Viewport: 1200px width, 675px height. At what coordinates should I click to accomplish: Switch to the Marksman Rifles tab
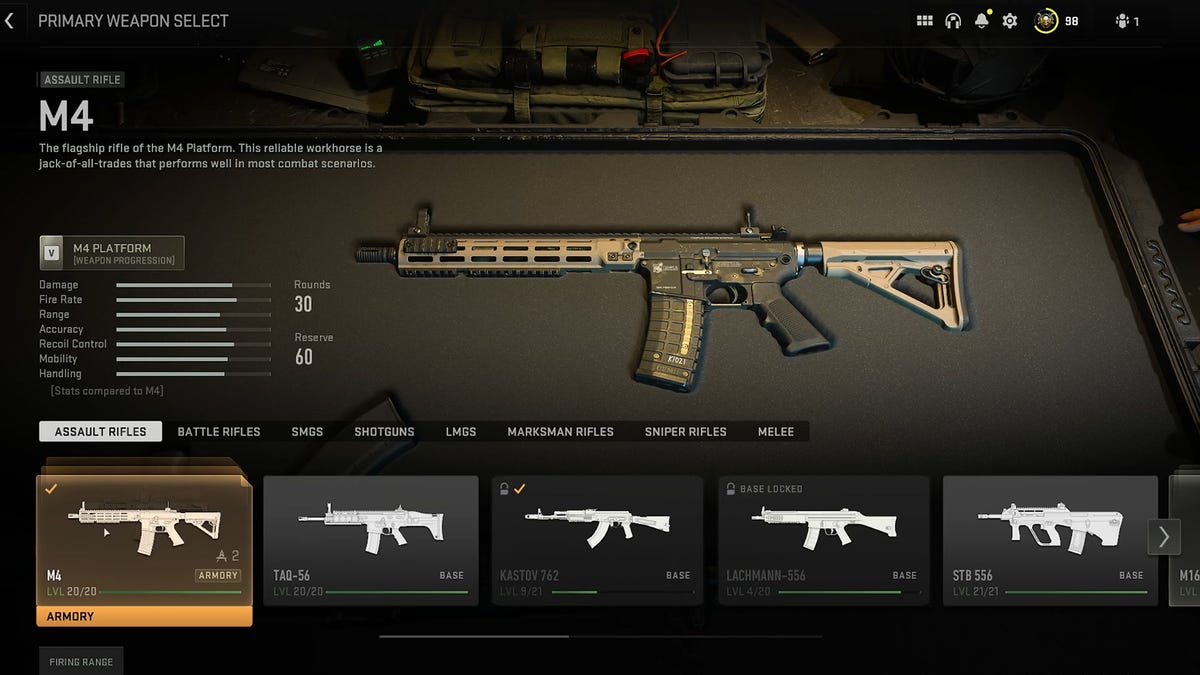click(560, 432)
